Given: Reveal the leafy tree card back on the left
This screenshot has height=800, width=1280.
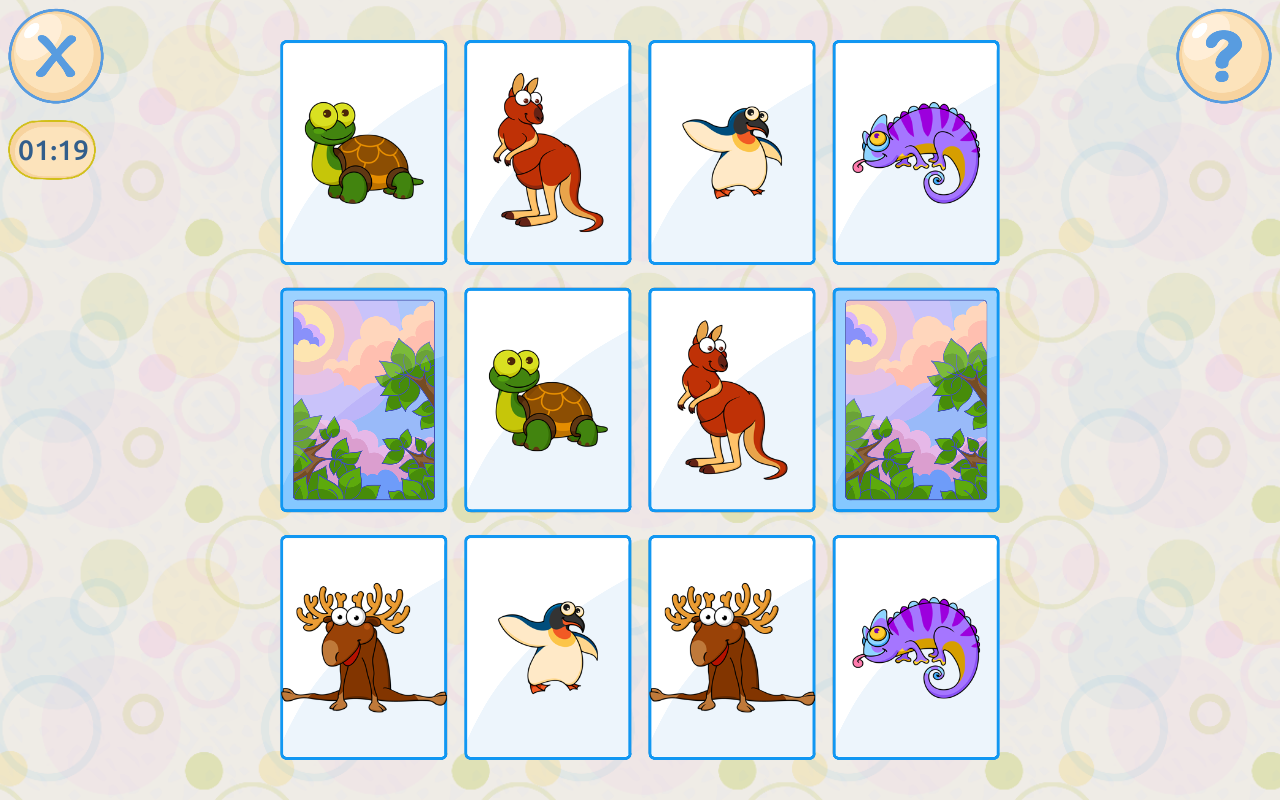Looking at the screenshot, I should [x=363, y=397].
